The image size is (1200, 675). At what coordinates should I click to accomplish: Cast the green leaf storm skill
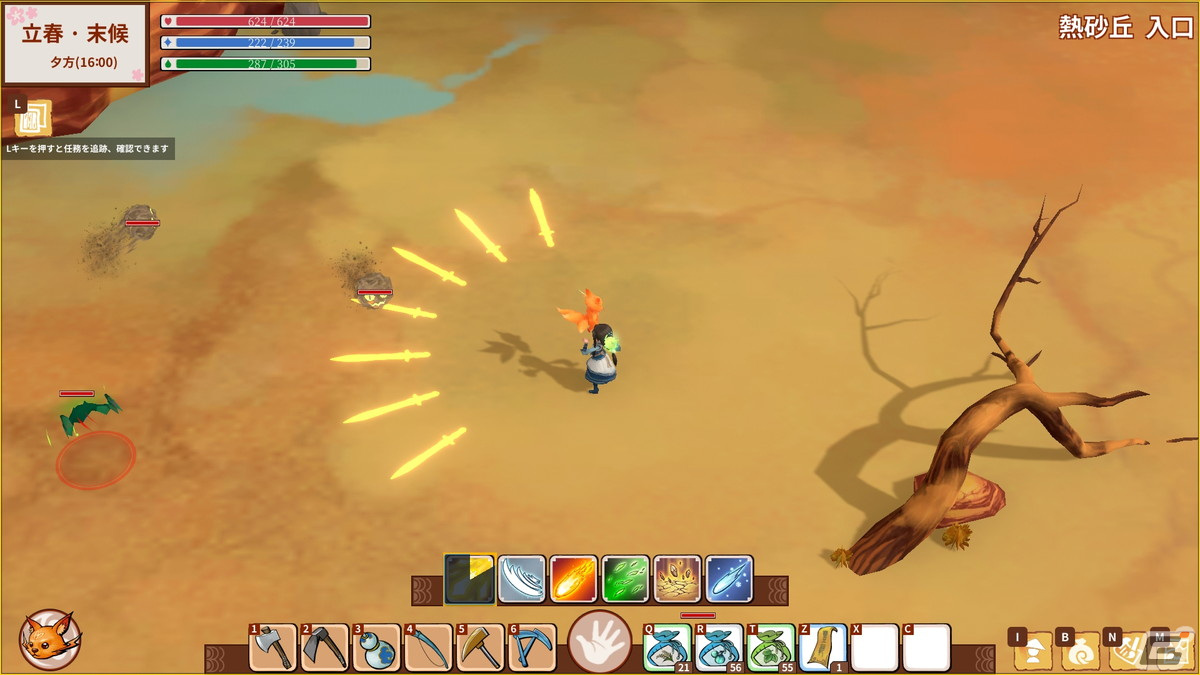tap(626, 580)
